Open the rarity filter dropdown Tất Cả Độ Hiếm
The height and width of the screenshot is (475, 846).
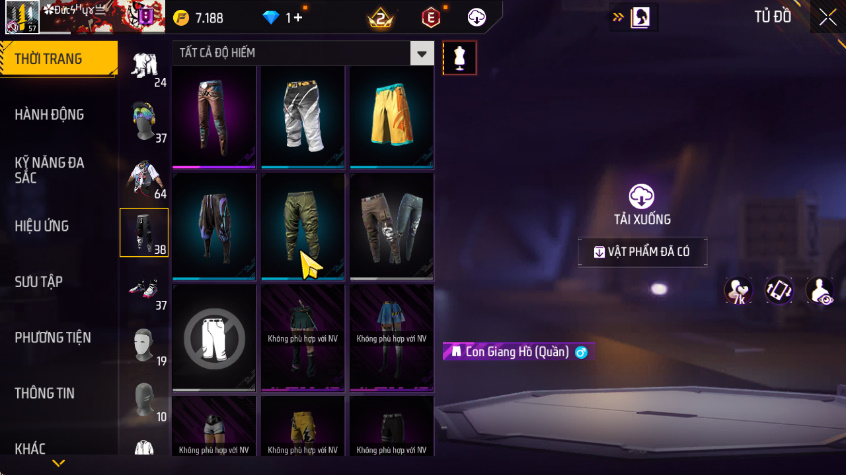click(423, 54)
